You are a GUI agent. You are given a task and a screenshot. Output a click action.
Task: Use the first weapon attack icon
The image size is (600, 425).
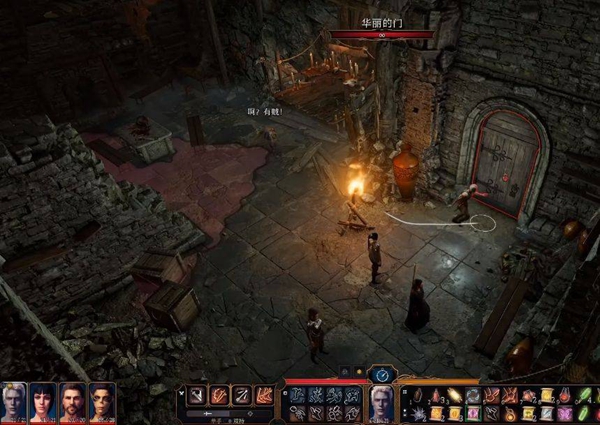pyautogui.click(x=197, y=395)
